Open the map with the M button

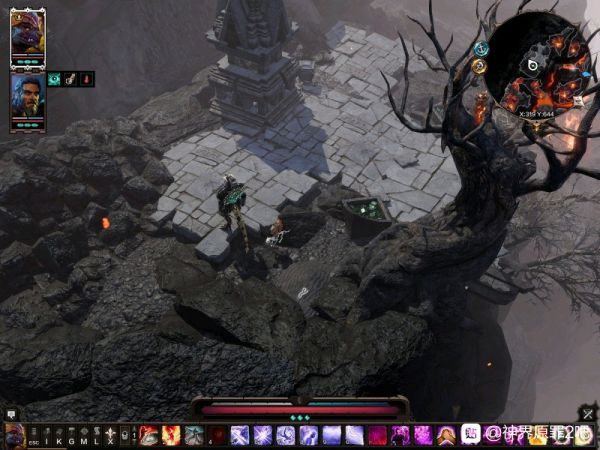pyautogui.click(x=83, y=436)
